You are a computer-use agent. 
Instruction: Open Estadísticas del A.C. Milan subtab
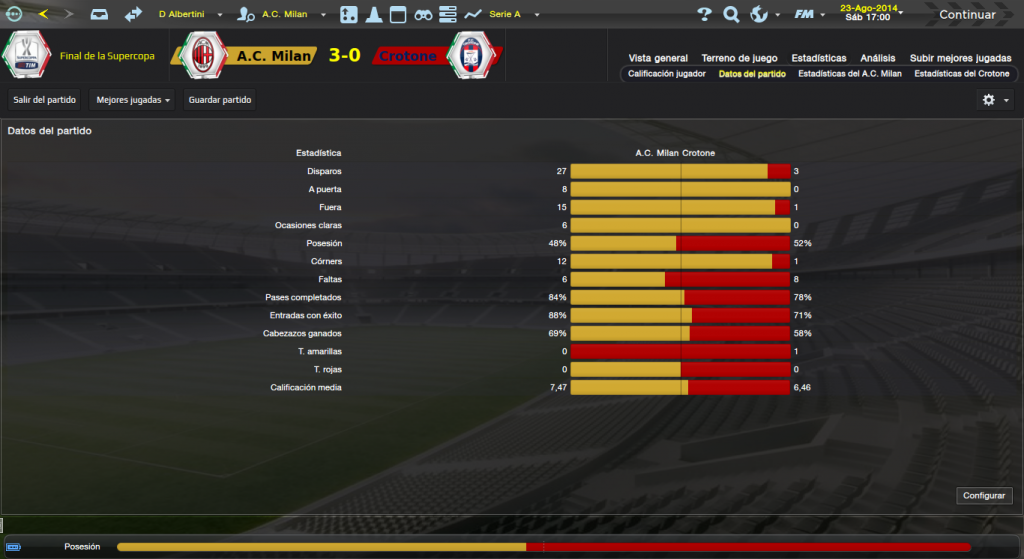click(x=850, y=74)
